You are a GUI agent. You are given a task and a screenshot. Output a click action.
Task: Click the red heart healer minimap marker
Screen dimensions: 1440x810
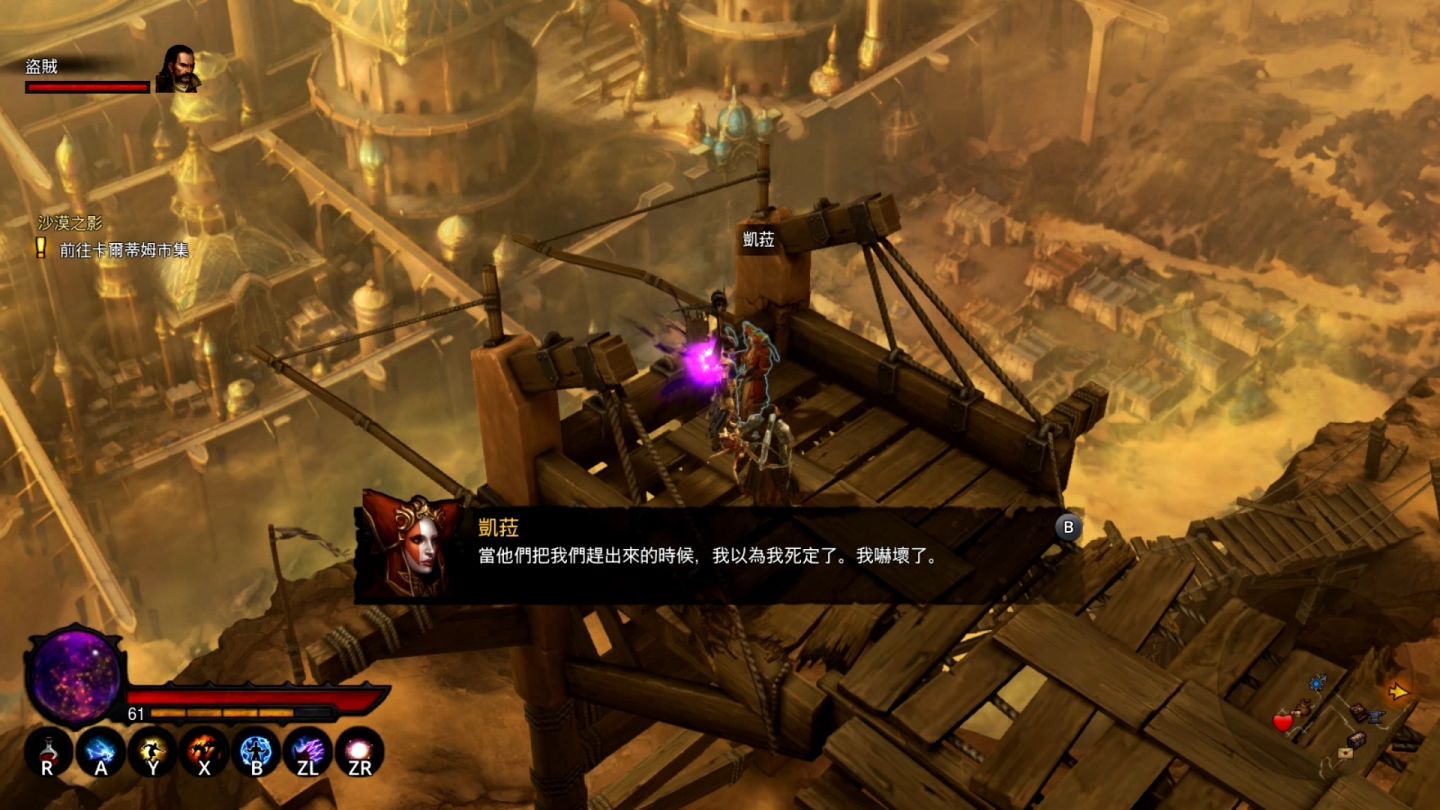click(1283, 722)
